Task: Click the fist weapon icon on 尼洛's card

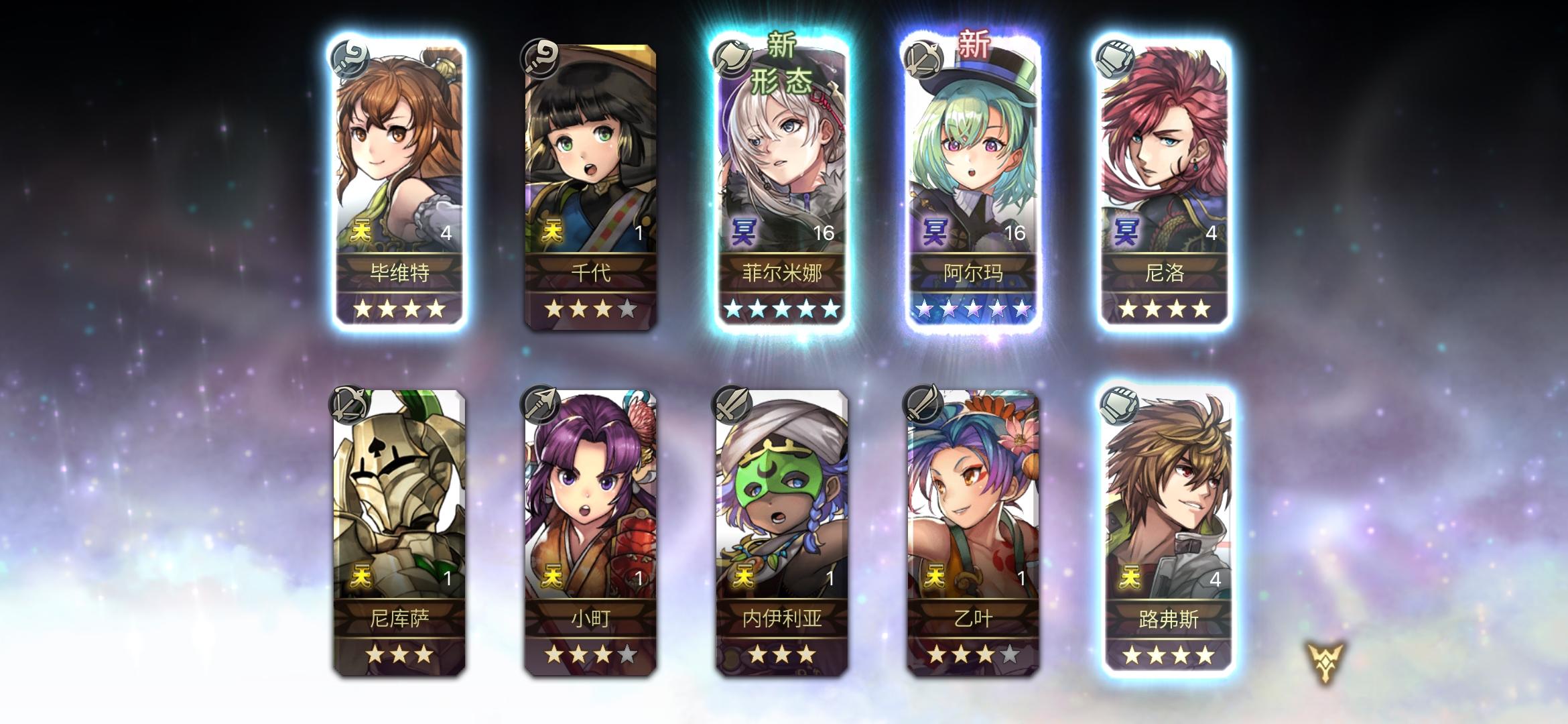Action: [1116, 60]
